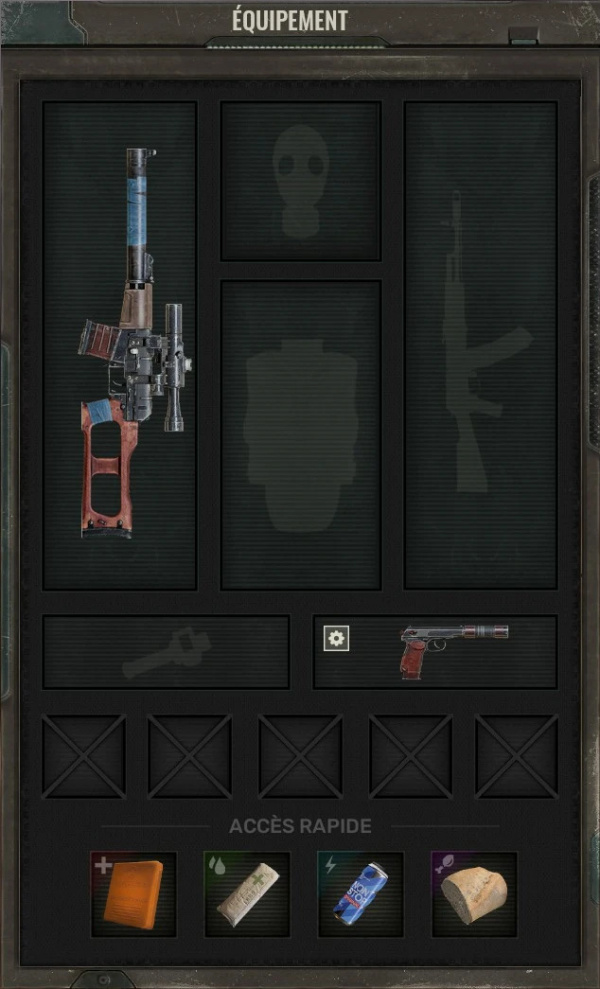Open the pistol's gear settings icon
This screenshot has height=989, width=600.
(x=337, y=639)
